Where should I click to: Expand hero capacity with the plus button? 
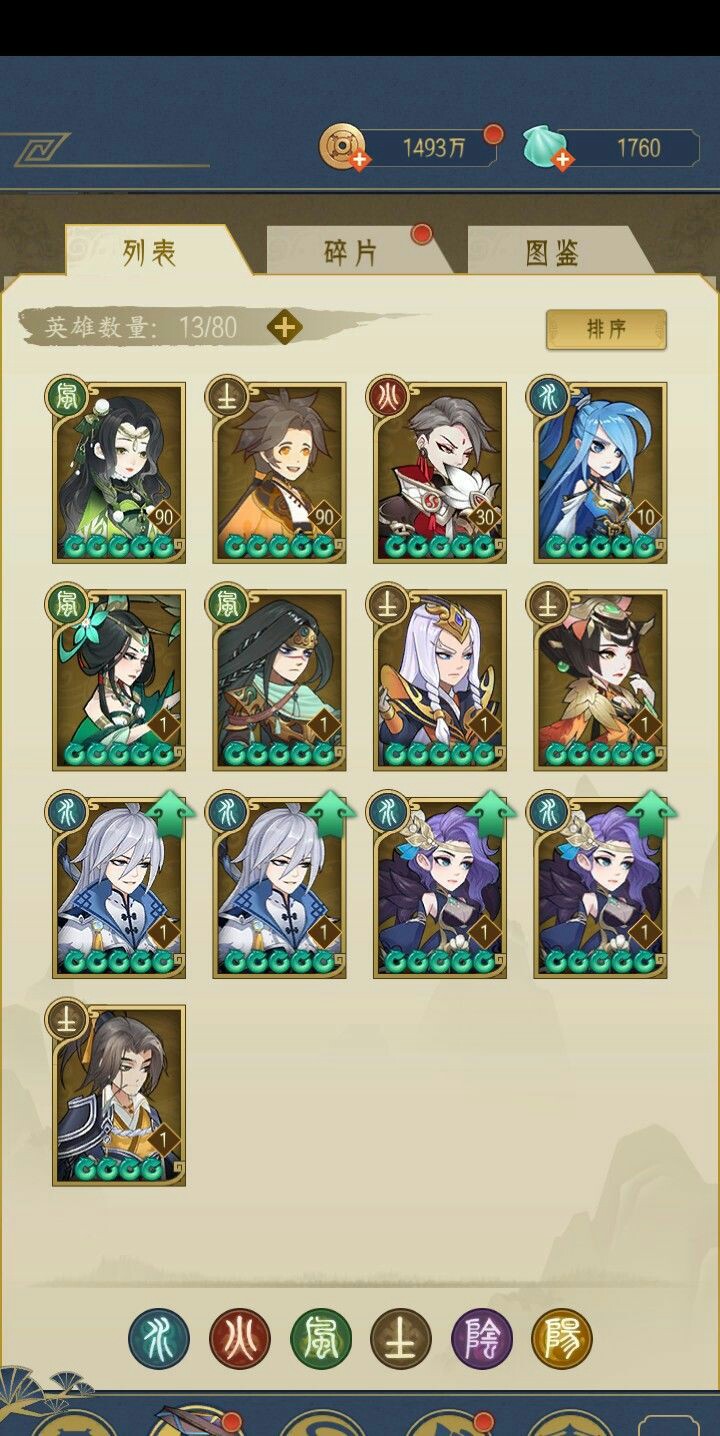285,327
